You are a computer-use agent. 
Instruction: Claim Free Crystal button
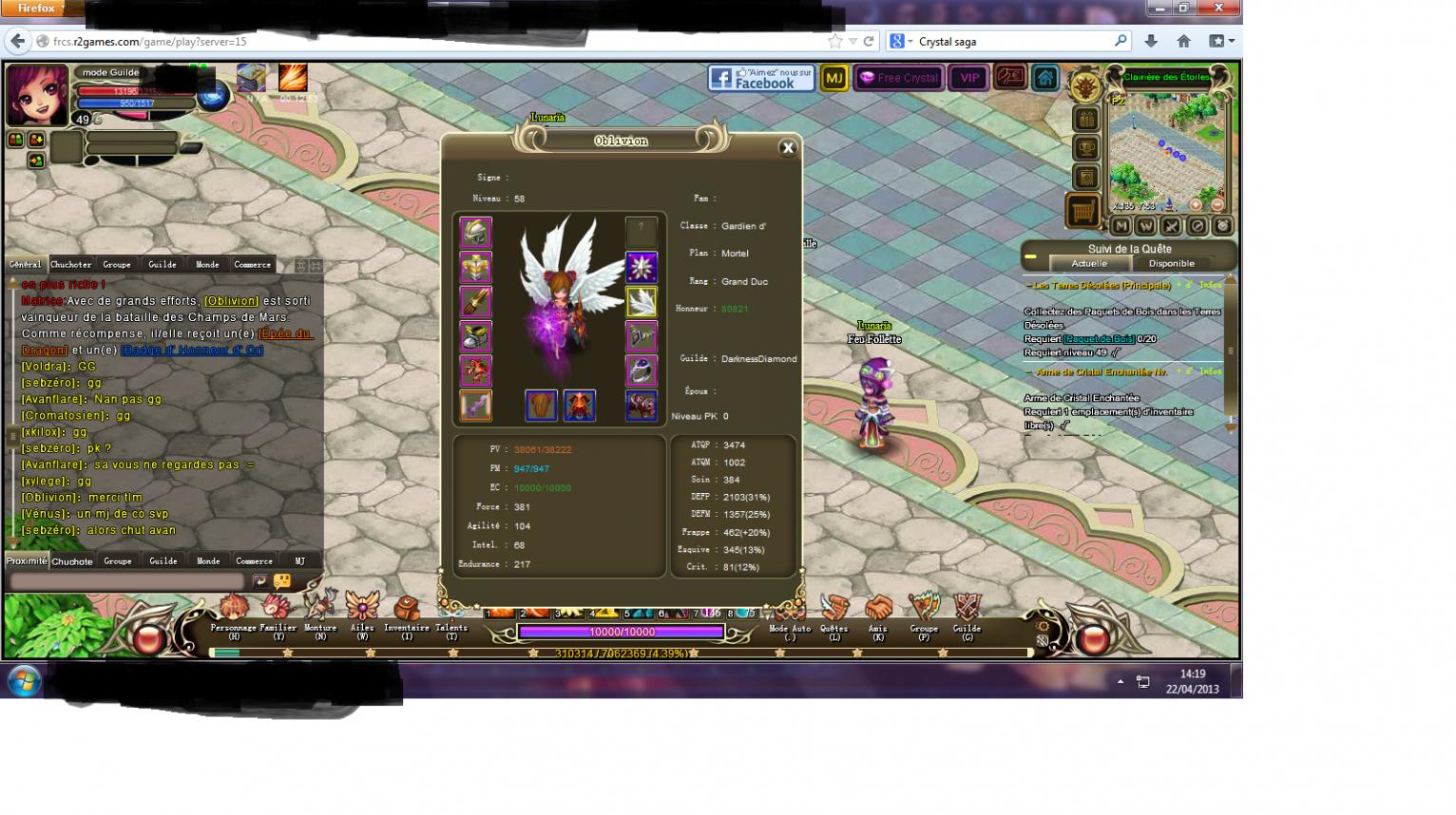(x=898, y=78)
